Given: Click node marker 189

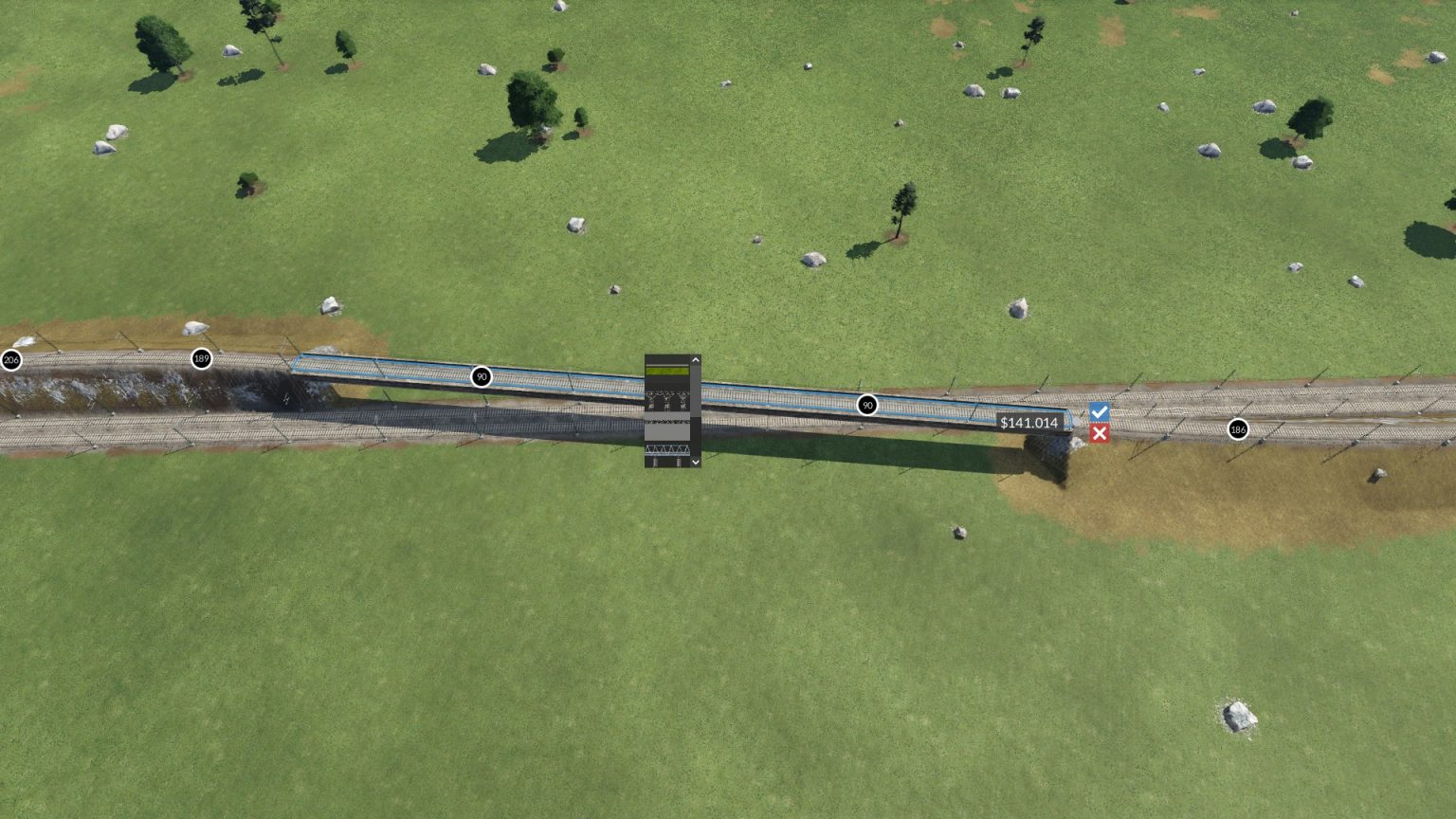Looking at the screenshot, I should tap(200, 358).
